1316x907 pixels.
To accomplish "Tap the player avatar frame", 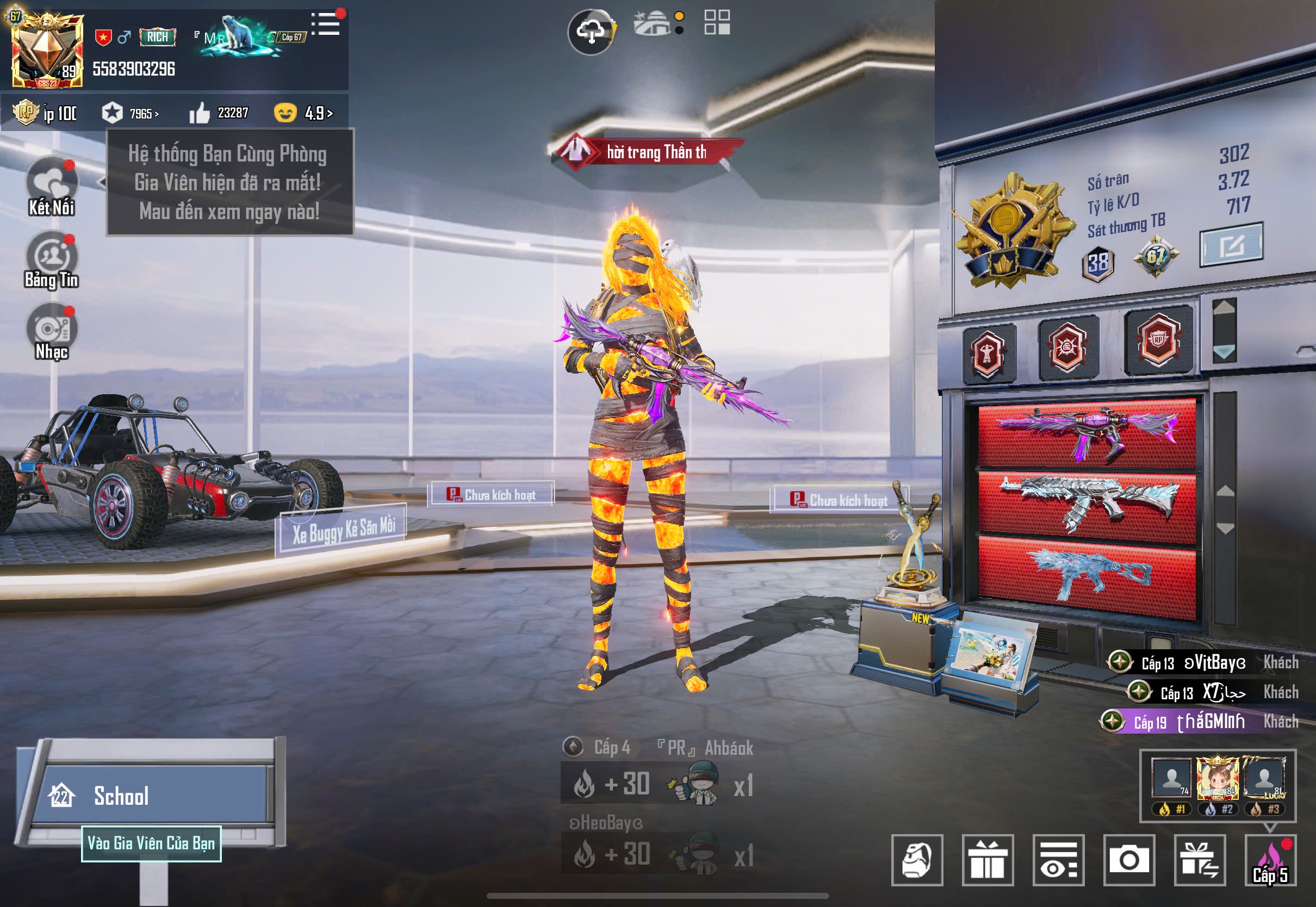I will click(x=47, y=51).
